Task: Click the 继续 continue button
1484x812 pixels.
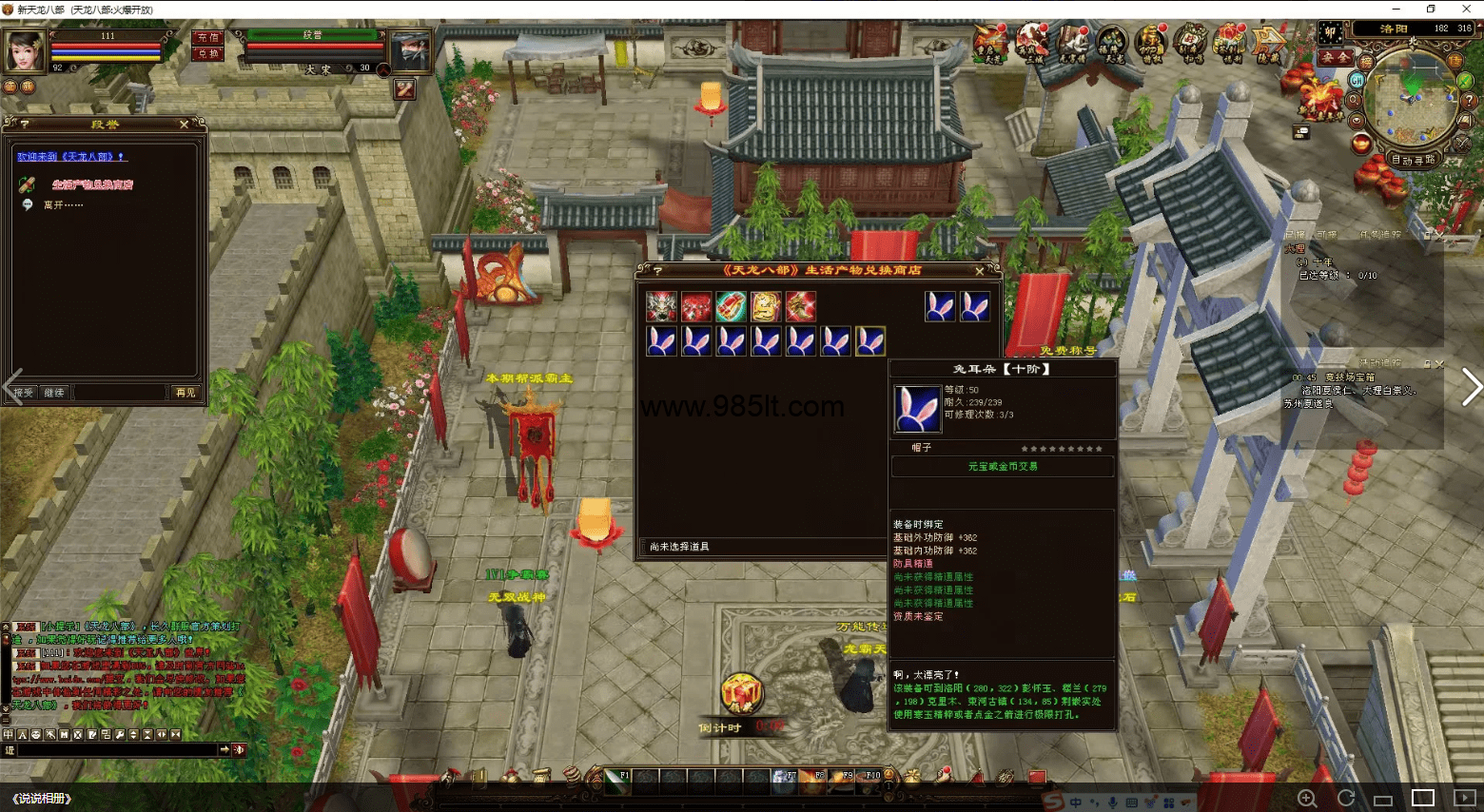Action: point(54,393)
